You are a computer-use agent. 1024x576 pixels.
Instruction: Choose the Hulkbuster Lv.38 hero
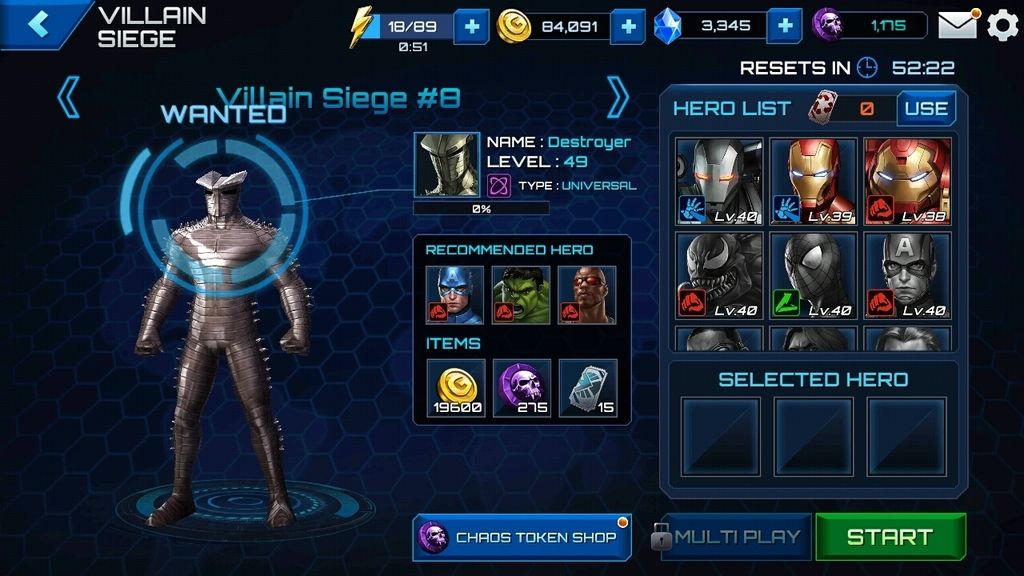click(907, 181)
